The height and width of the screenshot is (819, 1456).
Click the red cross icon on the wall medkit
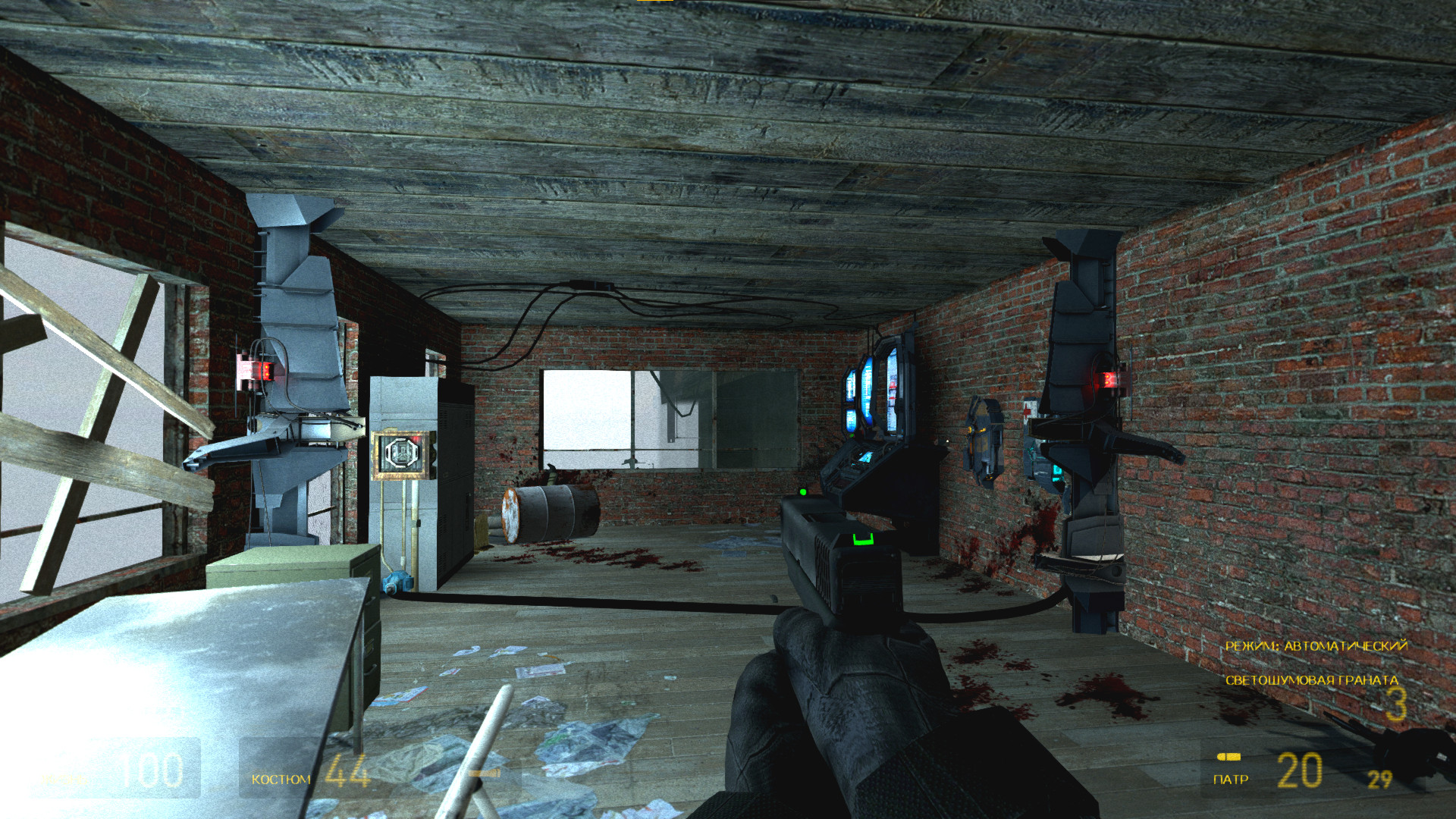(1027, 410)
